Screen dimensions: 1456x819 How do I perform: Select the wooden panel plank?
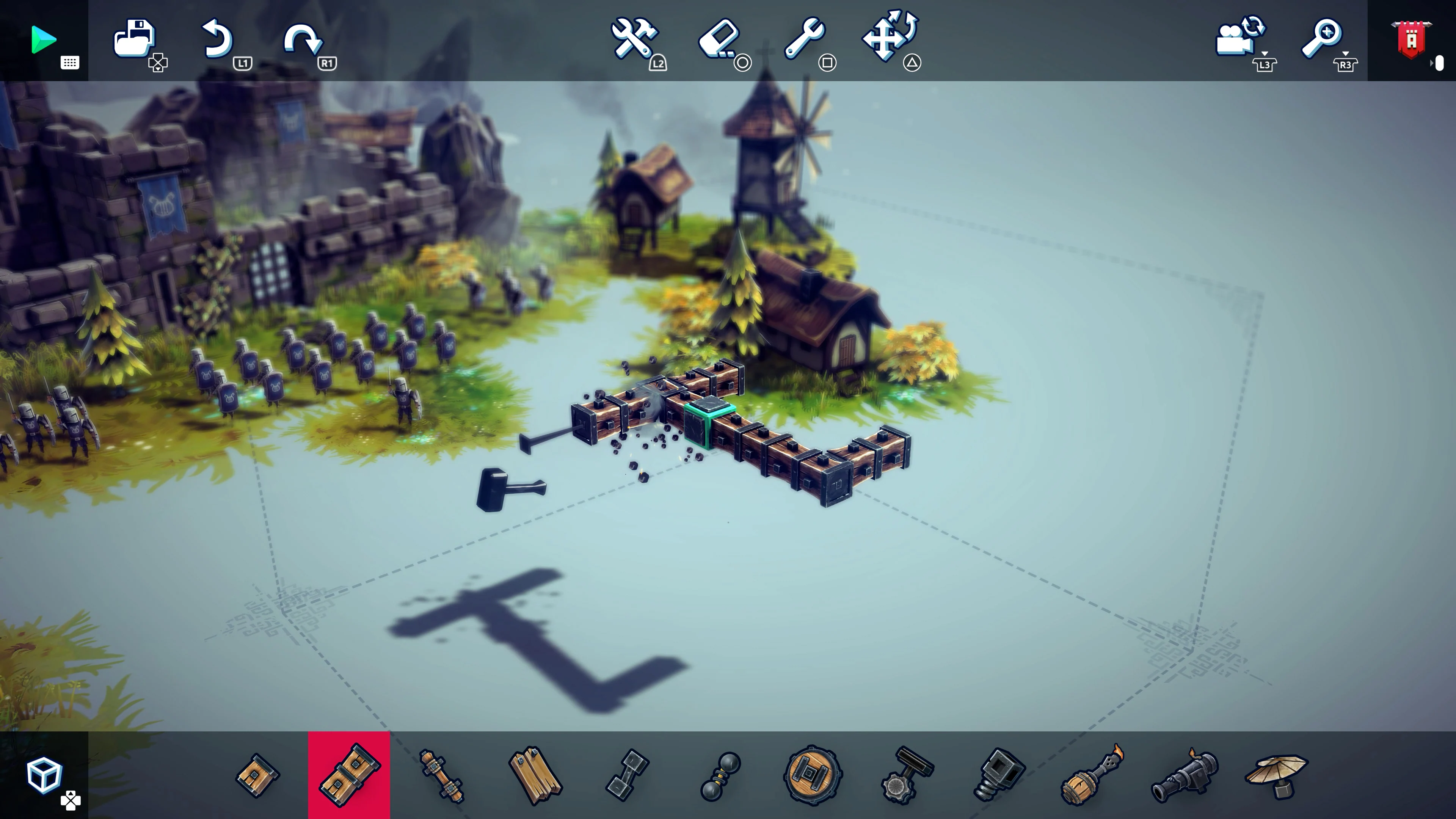[x=534, y=775]
